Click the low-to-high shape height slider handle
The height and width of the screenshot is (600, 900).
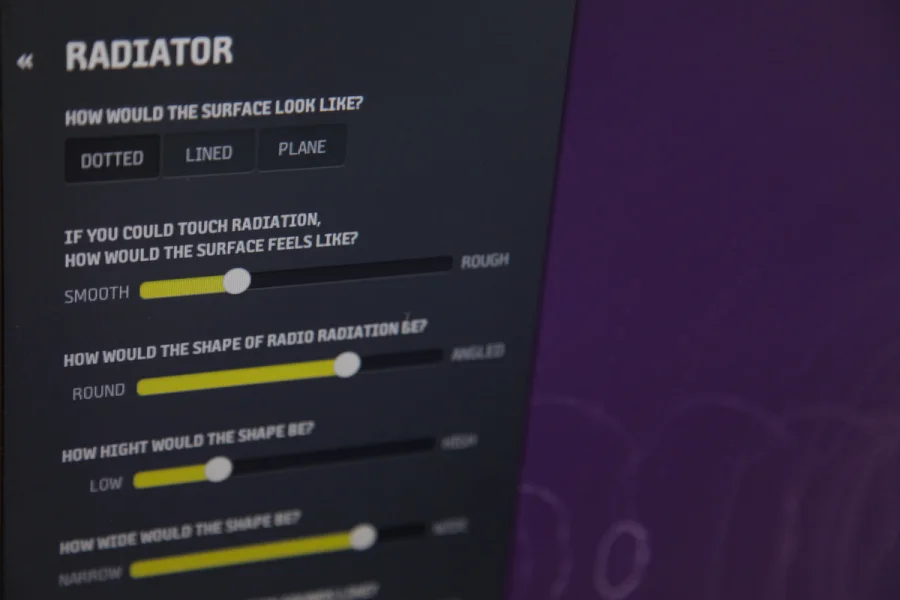pos(218,468)
